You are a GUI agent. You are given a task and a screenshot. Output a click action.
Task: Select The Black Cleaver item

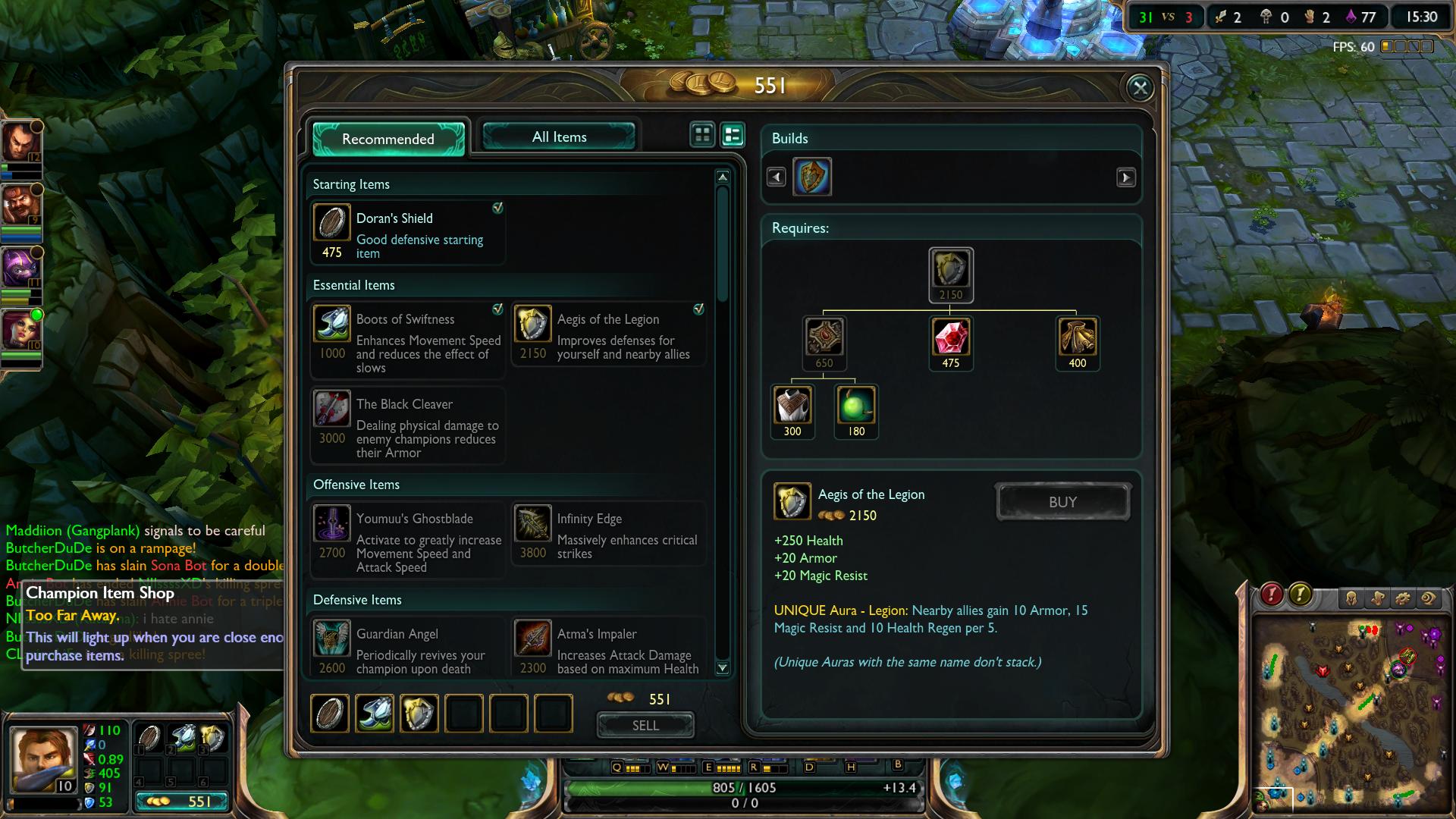click(408, 425)
